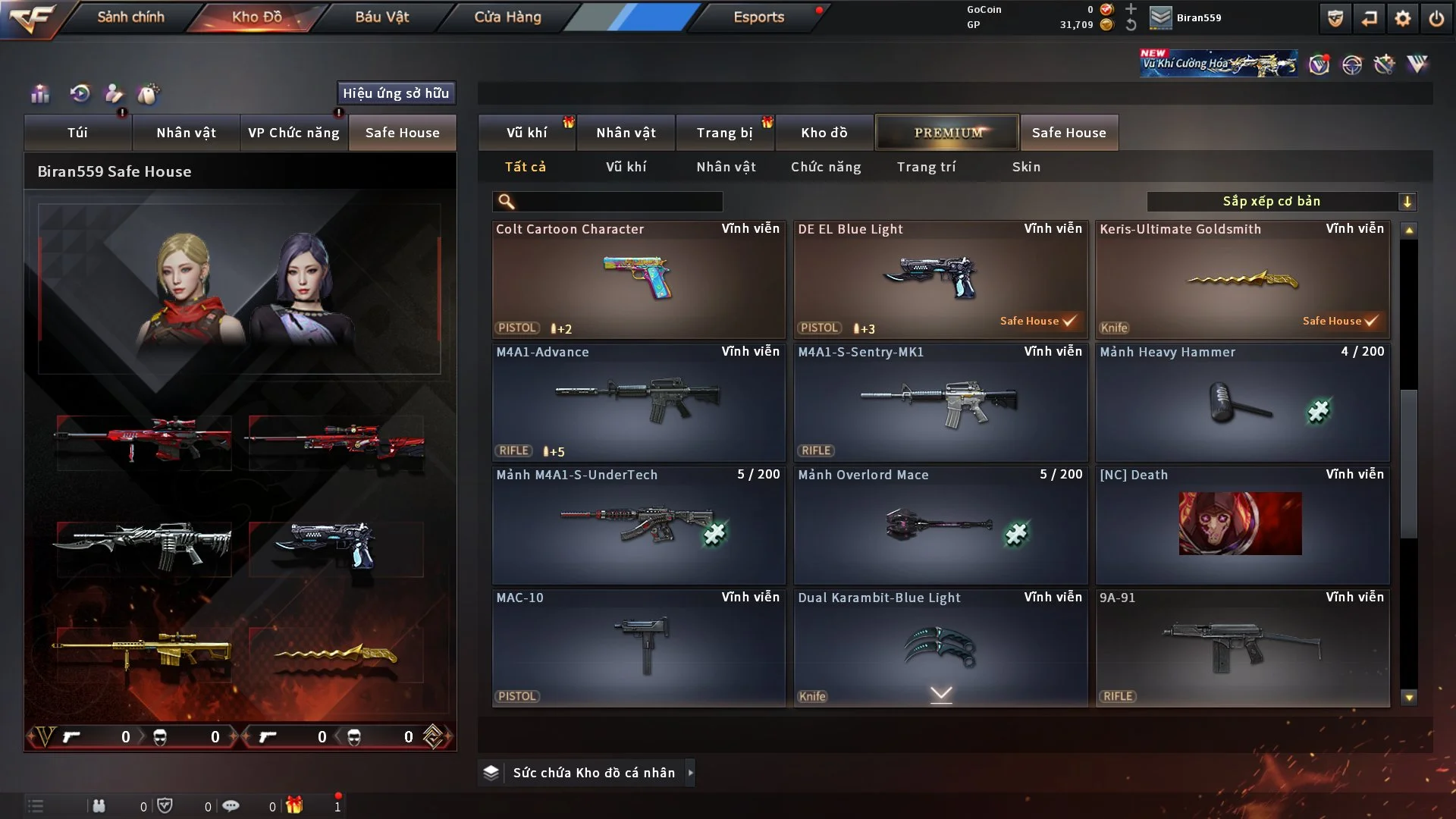Click the power button to exit

(x=1436, y=18)
